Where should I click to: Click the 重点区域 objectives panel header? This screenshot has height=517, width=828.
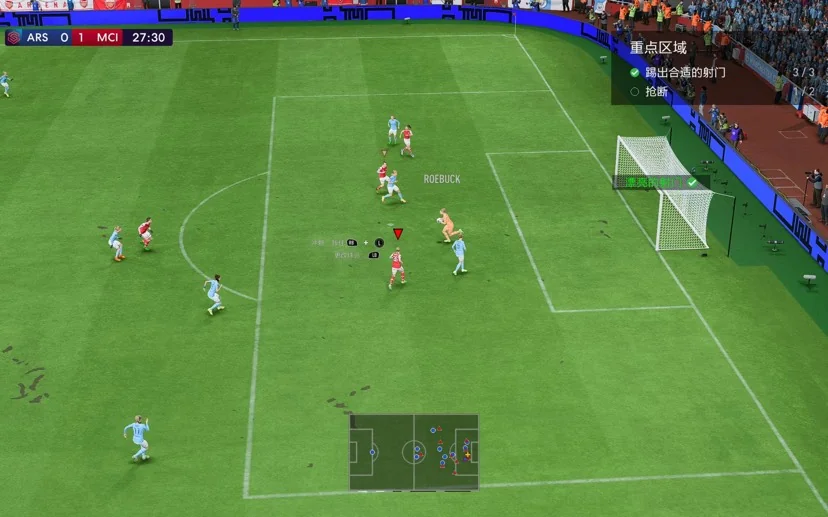click(658, 47)
